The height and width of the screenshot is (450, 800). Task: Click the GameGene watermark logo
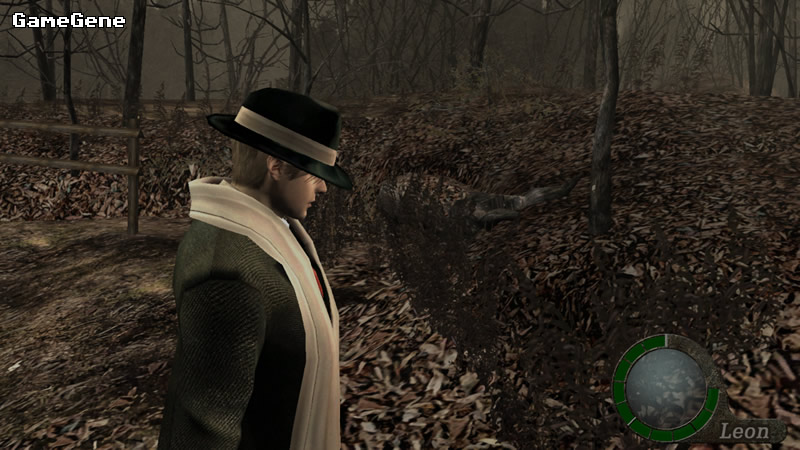[x=69, y=19]
